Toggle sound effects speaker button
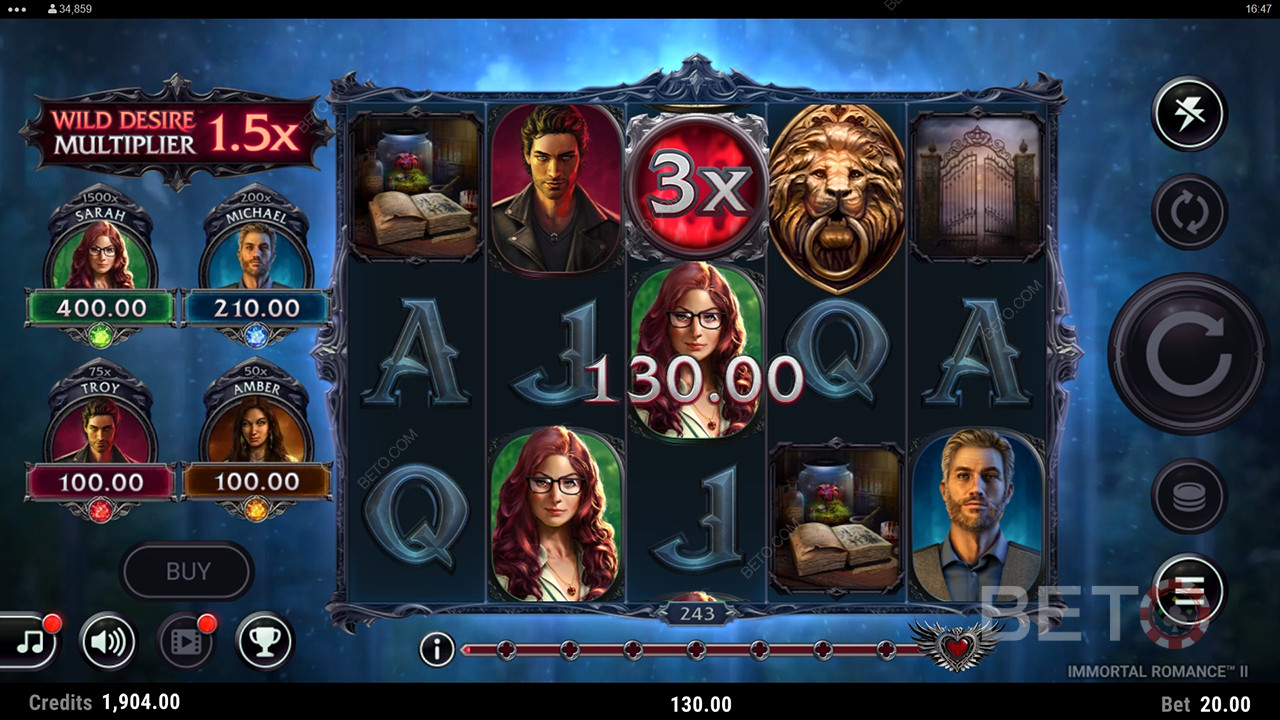This screenshot has width=1280, height=720. click(107, 641)
